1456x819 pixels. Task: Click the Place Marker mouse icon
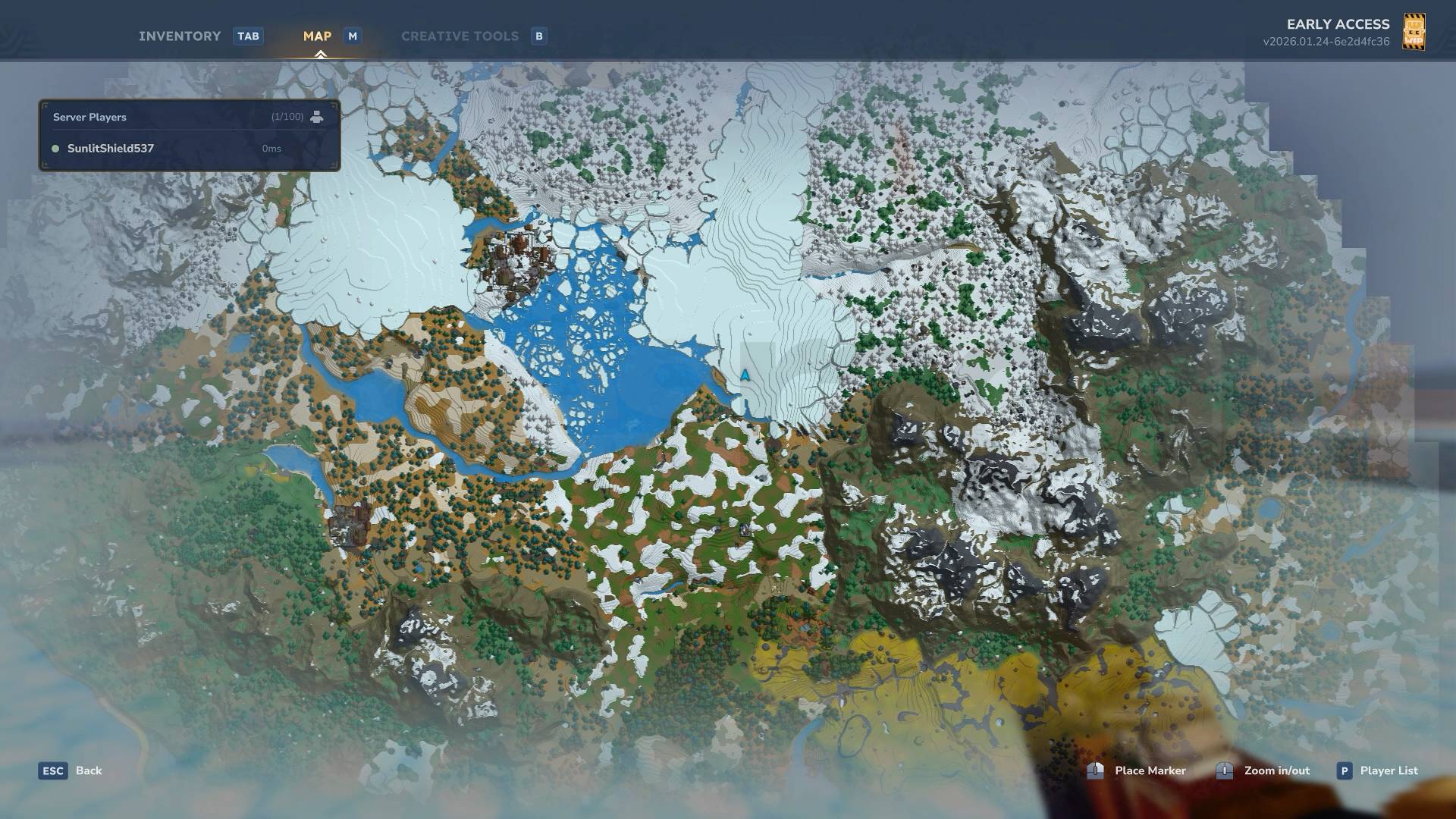[1094, 770]
